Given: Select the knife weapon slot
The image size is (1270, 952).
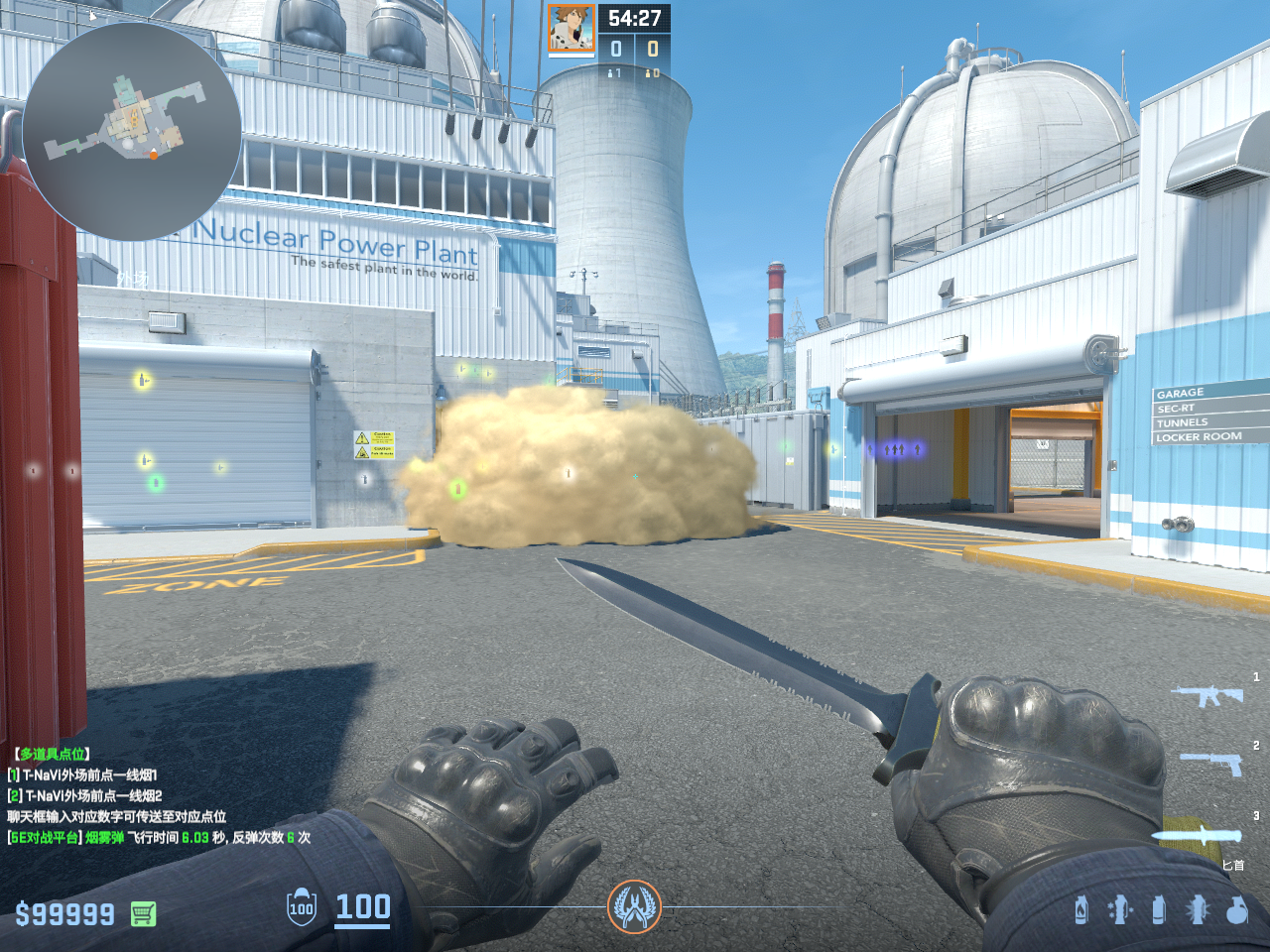Looking at the screenshot, I should coord(1198,836).
